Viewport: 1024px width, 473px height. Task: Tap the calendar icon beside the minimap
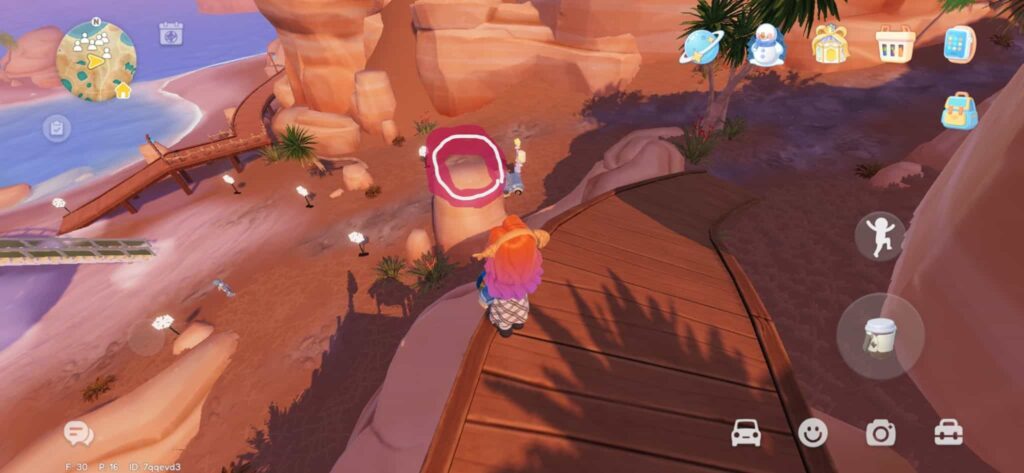click(171, 33)
